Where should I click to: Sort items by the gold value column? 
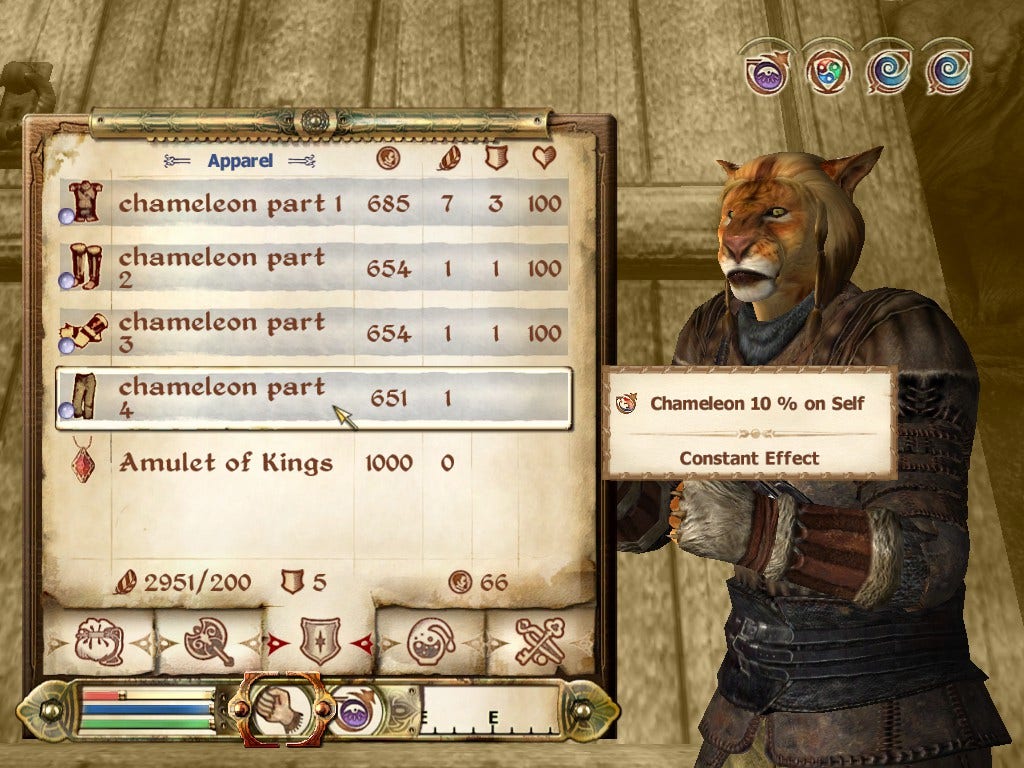tap(388, 158)
